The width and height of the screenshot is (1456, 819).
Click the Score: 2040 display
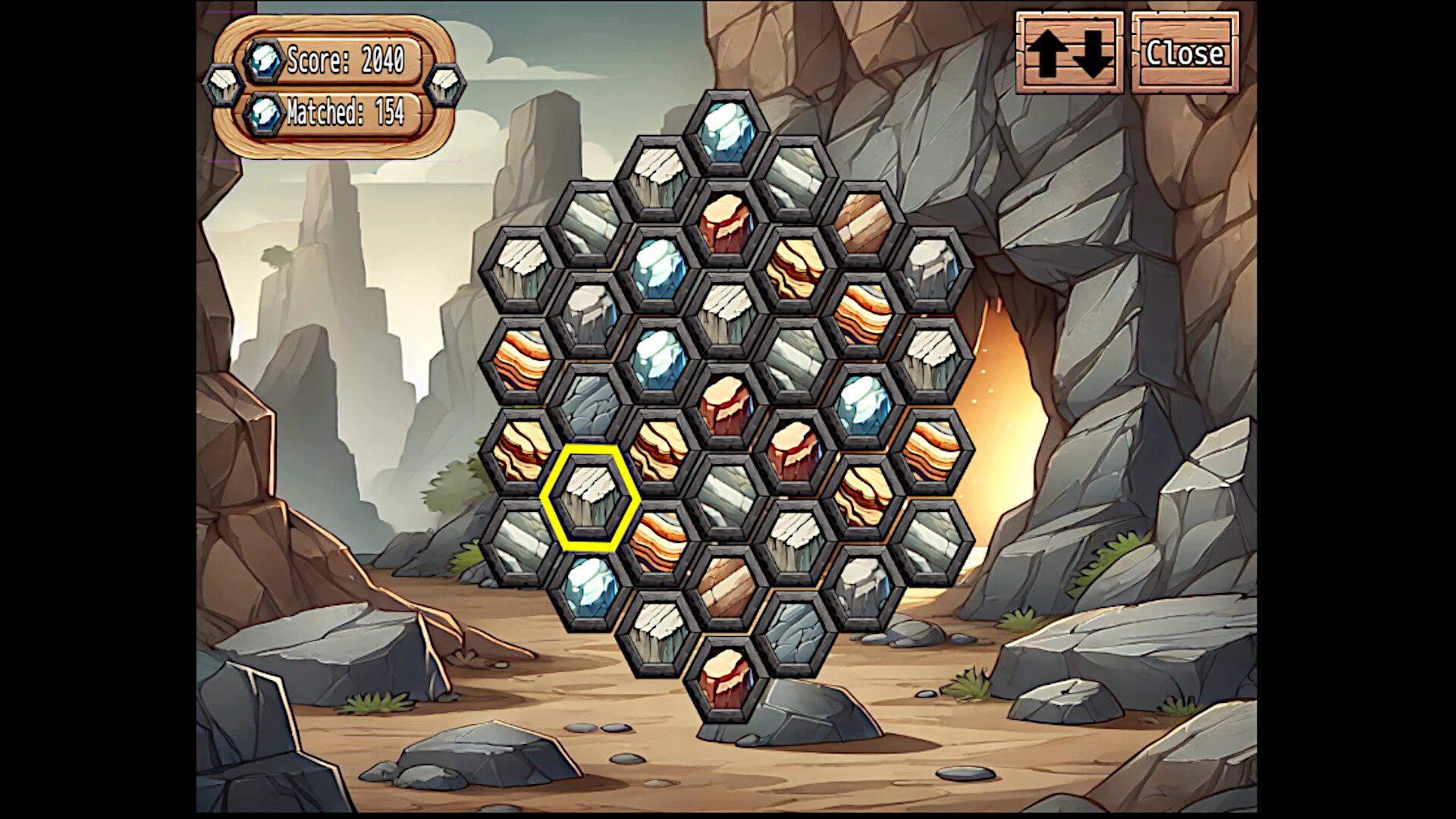(345, 63)
